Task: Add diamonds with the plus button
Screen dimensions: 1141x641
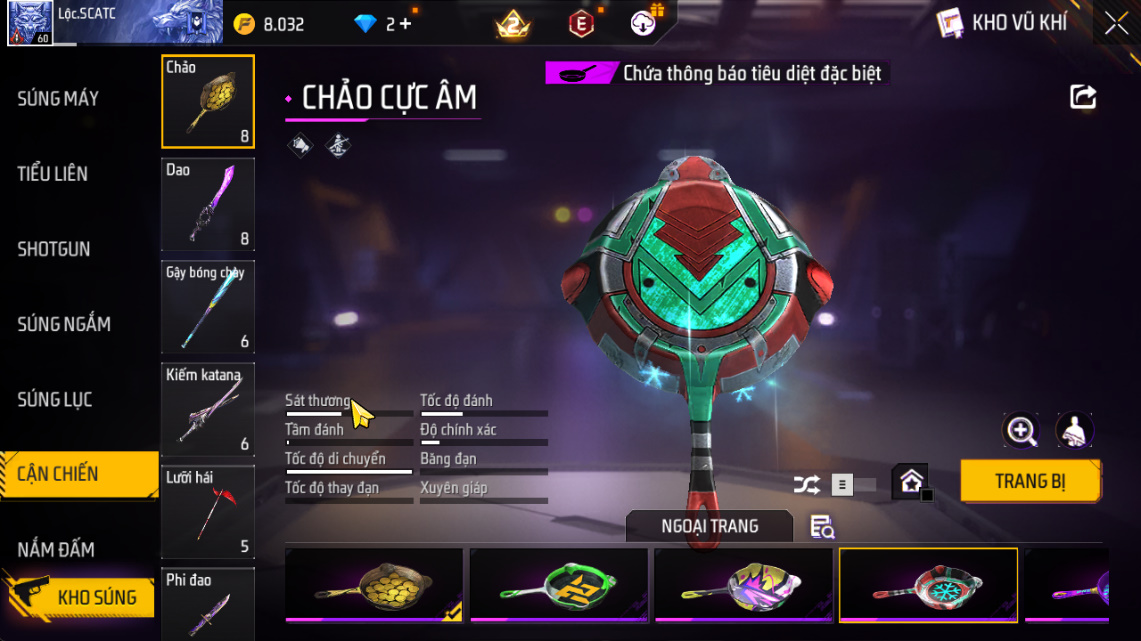Action: coord(405,24)
